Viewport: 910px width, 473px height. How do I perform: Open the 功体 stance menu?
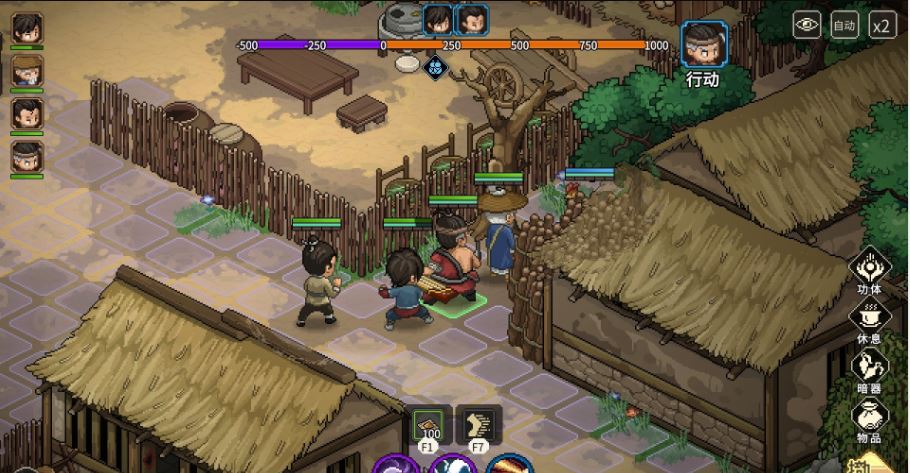pos(869,268)
